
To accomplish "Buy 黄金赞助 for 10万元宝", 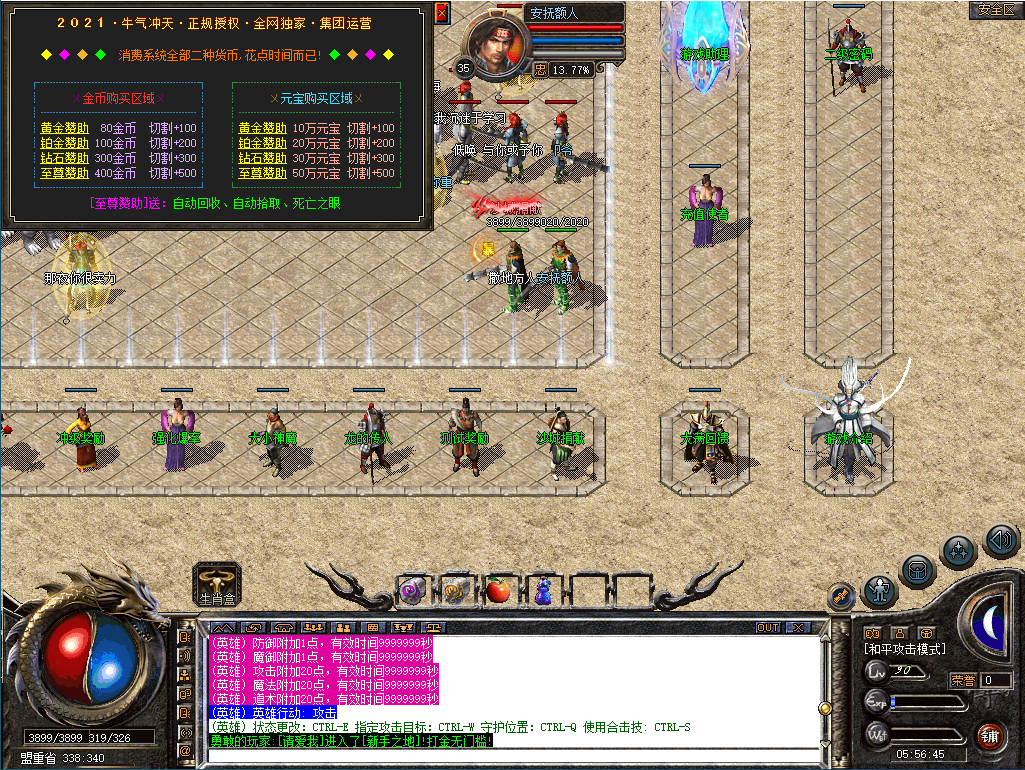I will [263, 128].
